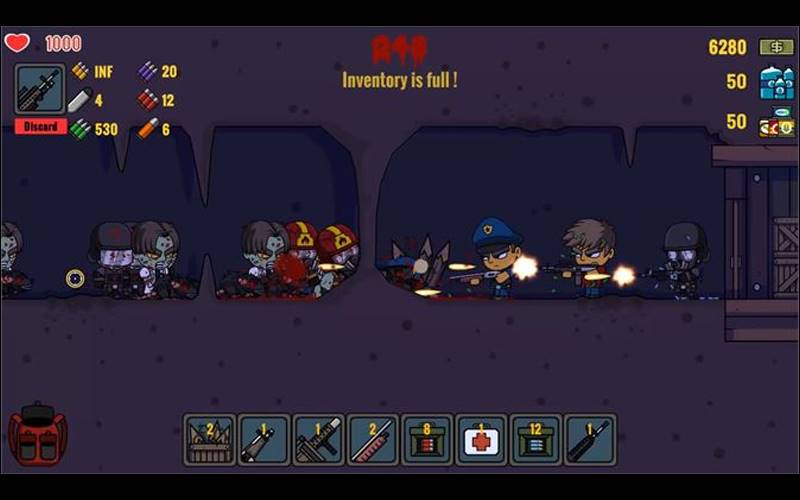This screenshot has width=800, height=500.
Task: Click the water bottles supply icon
Action: [x=777, y=83]
